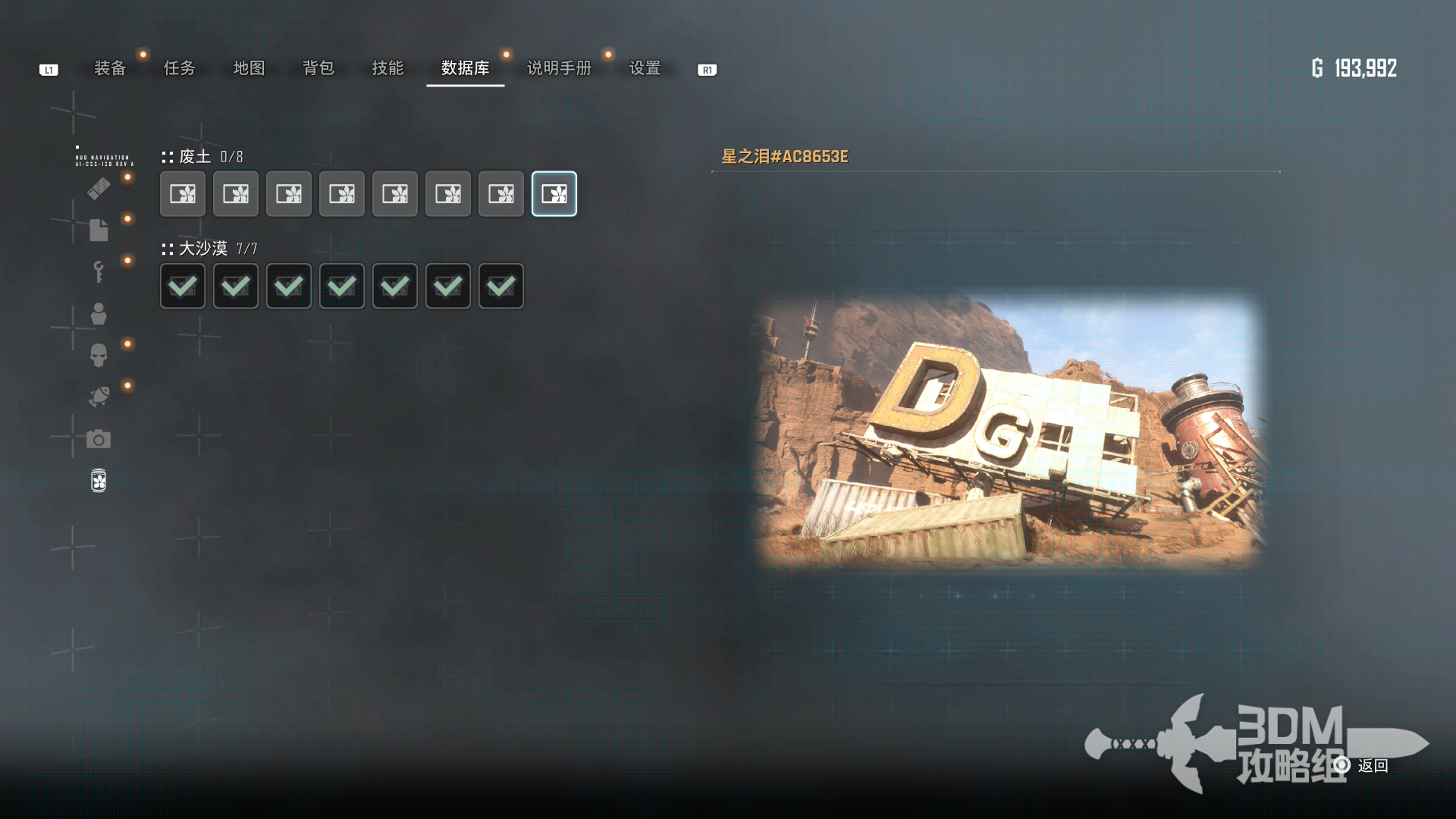Open the character silhouette category
This screenshot has height=819, width=1456.
[99, 314]
